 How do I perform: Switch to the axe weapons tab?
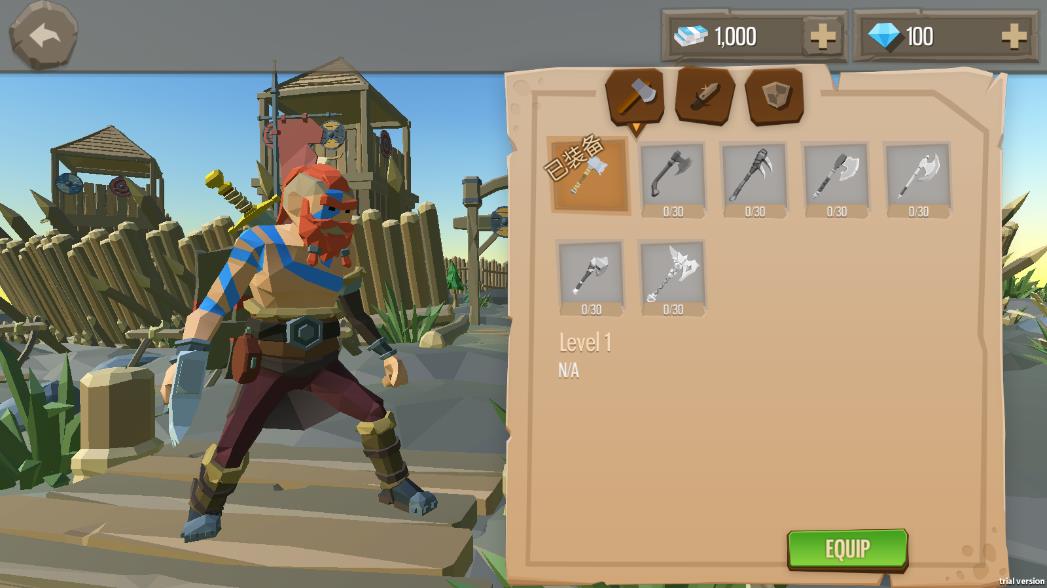pos(634,96)
